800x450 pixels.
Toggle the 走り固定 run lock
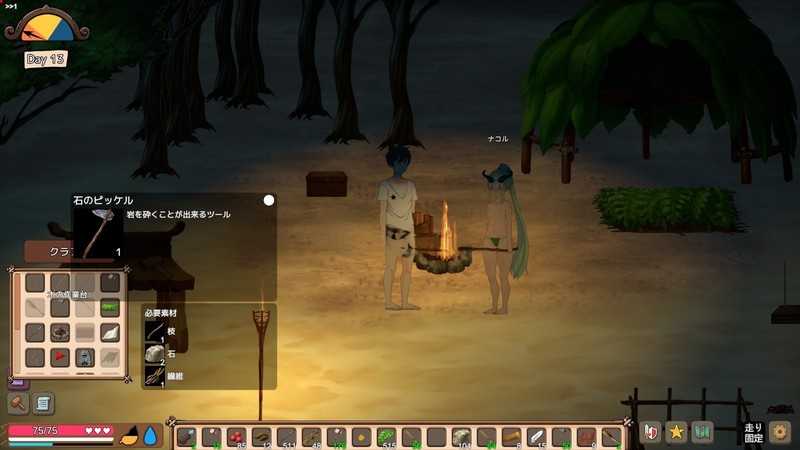(753, 433)
